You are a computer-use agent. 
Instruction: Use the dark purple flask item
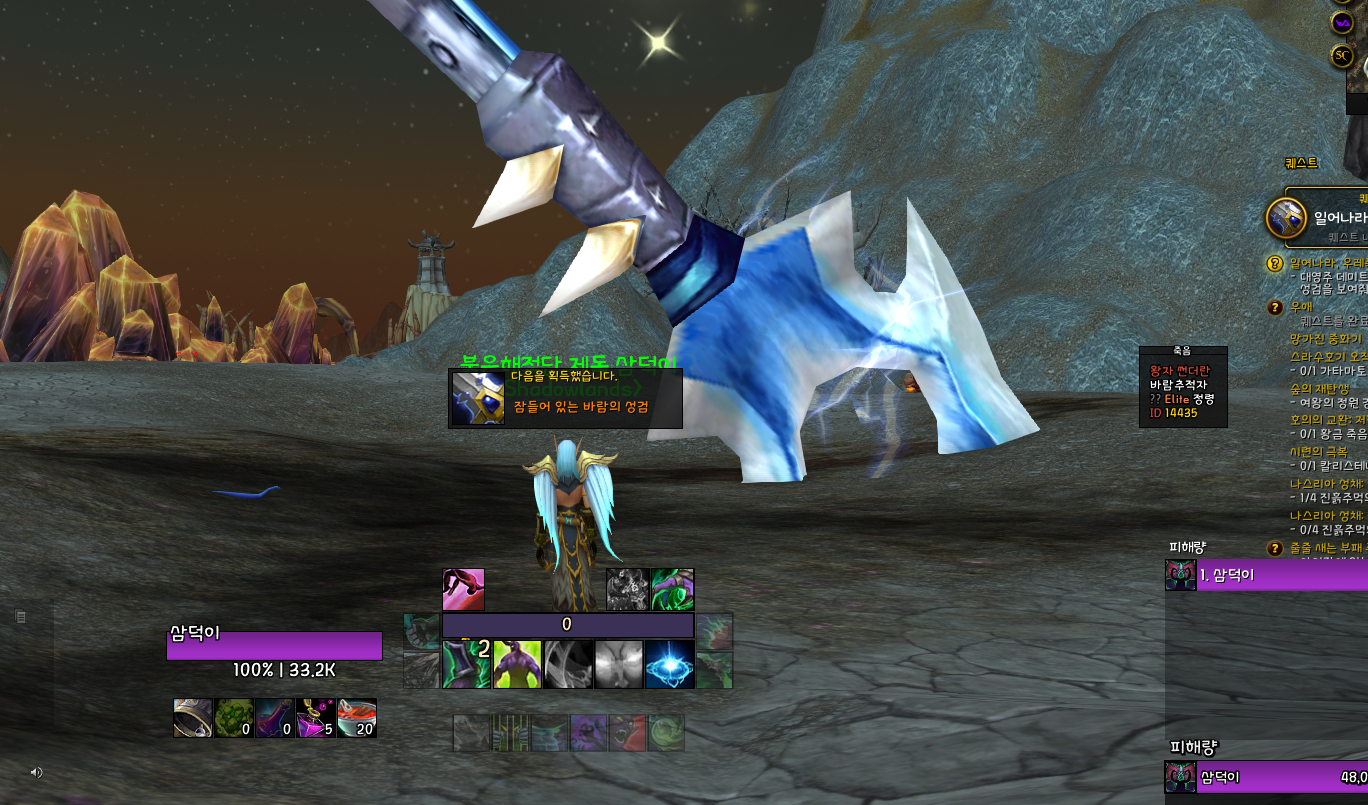tap(275, 718)
